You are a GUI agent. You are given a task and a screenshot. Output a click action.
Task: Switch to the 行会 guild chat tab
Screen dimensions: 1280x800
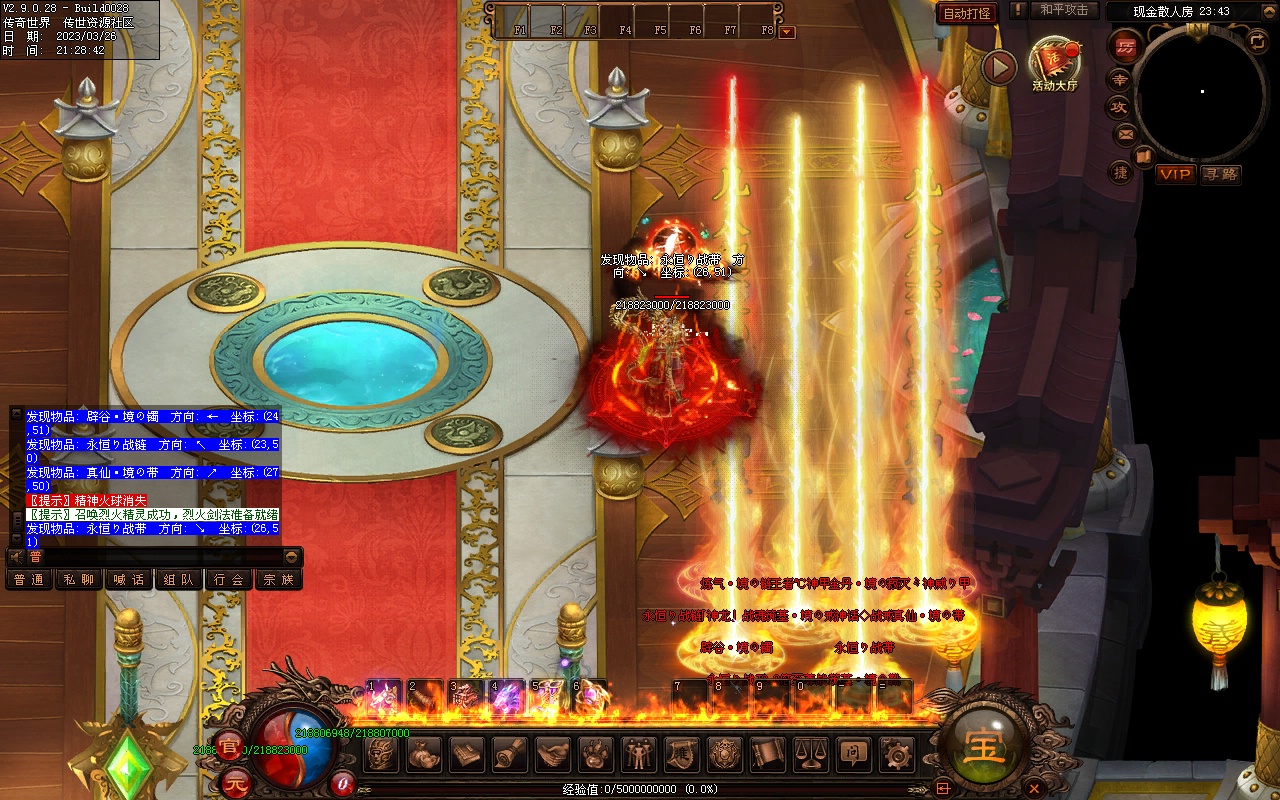pyautogui.click(x=229, y=580)
